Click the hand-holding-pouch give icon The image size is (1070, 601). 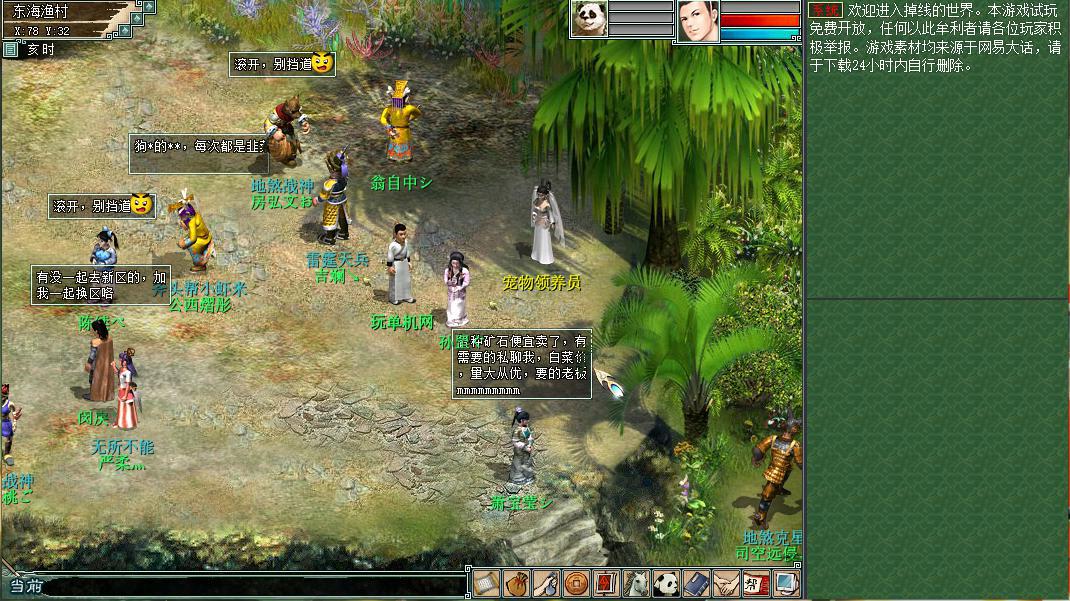tap(546, 583)
